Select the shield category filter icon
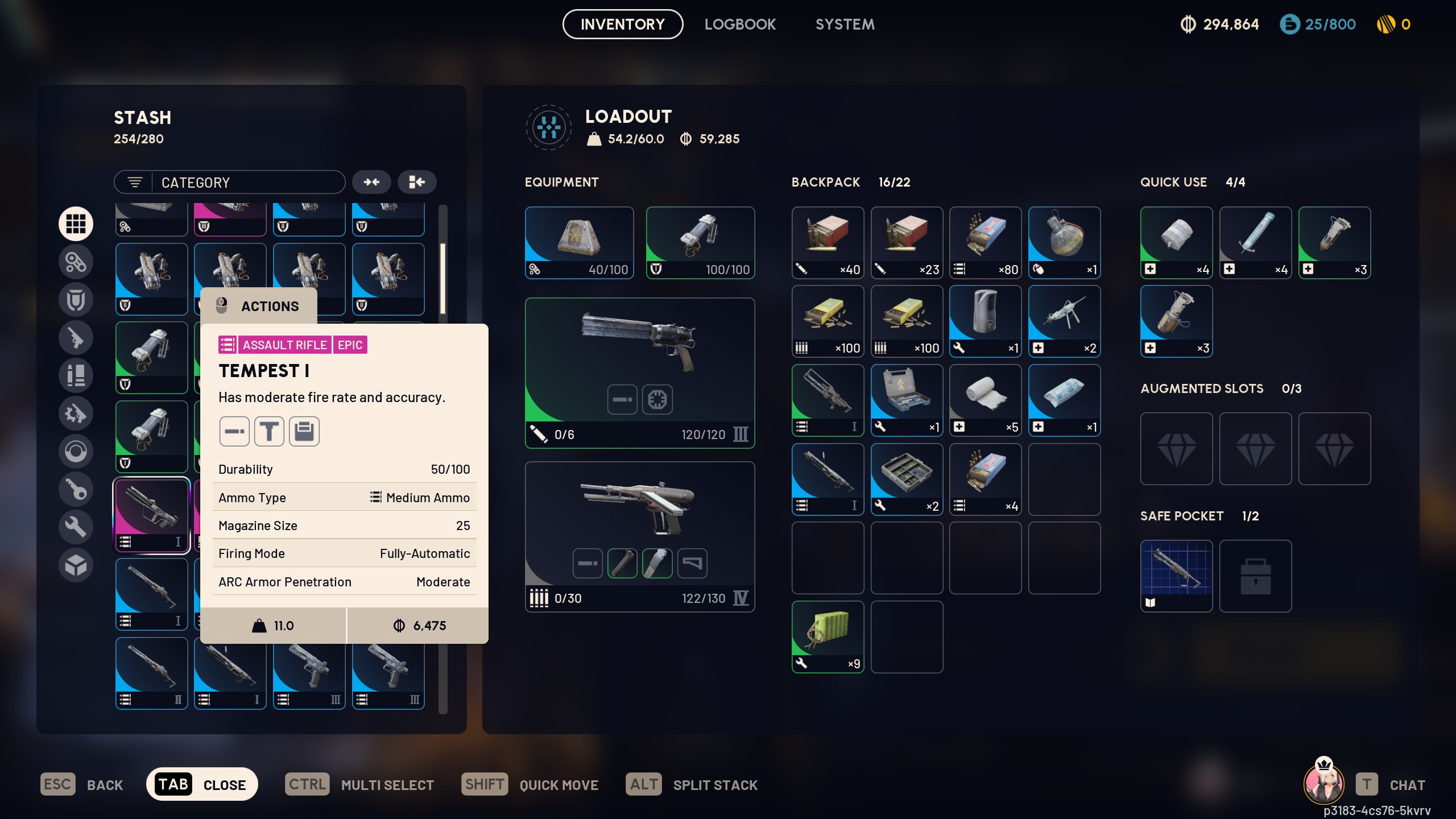 coord(76,299)
